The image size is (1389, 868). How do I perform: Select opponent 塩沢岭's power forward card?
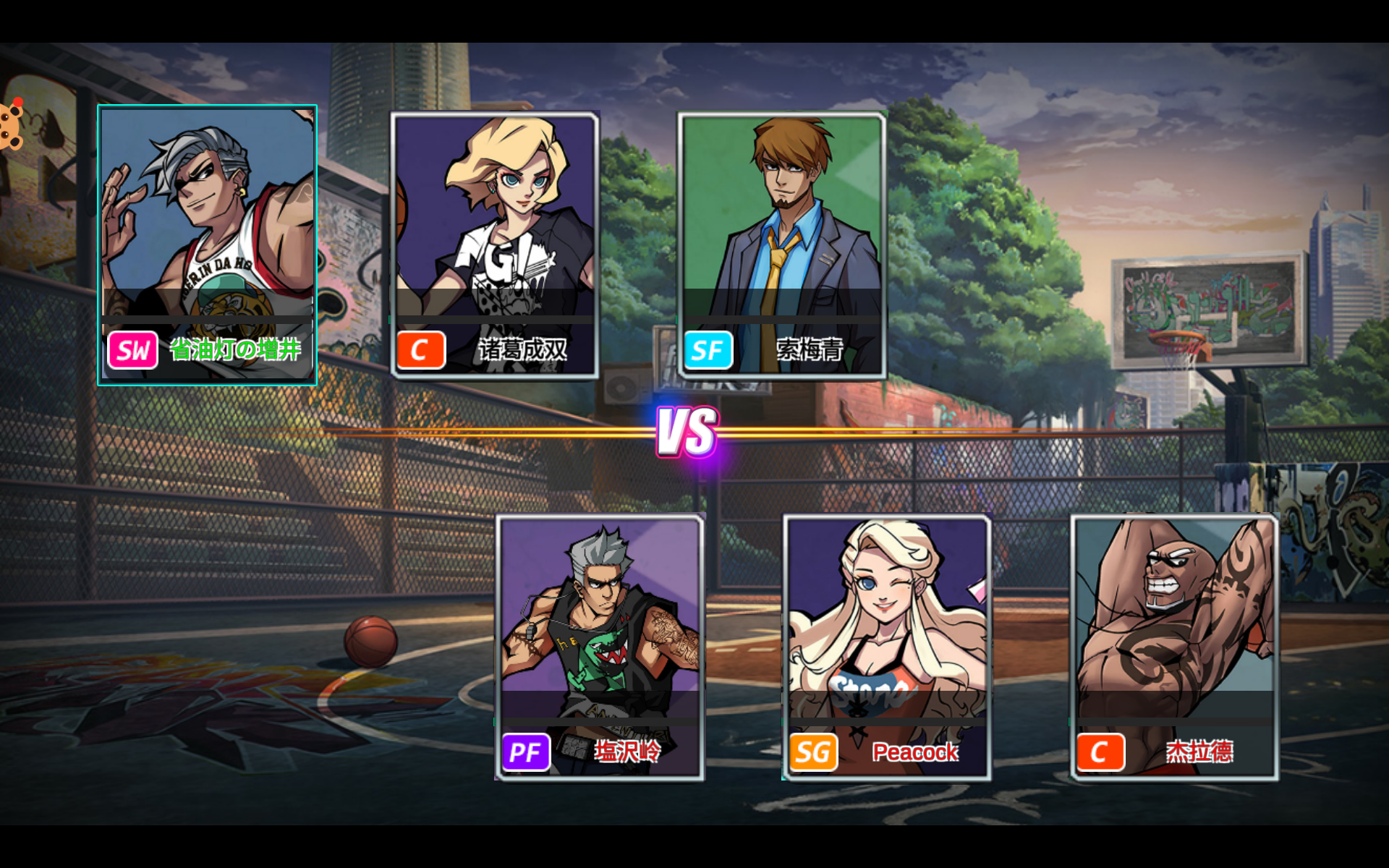tap(600, 647)
